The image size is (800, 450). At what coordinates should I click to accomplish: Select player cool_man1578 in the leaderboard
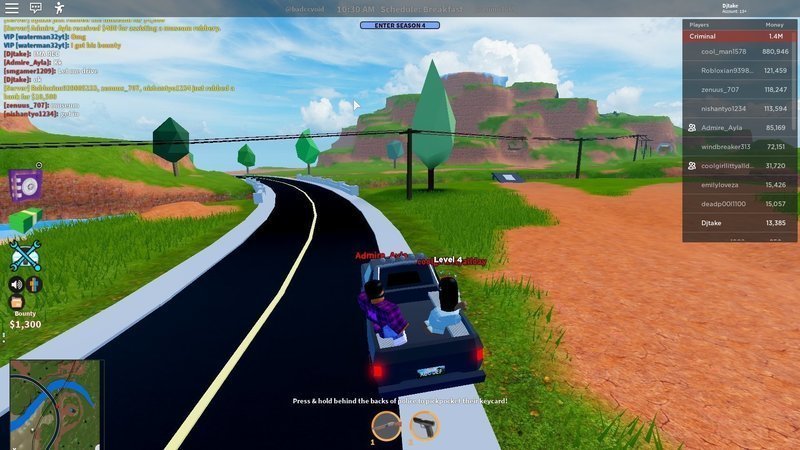pos(739,51)
